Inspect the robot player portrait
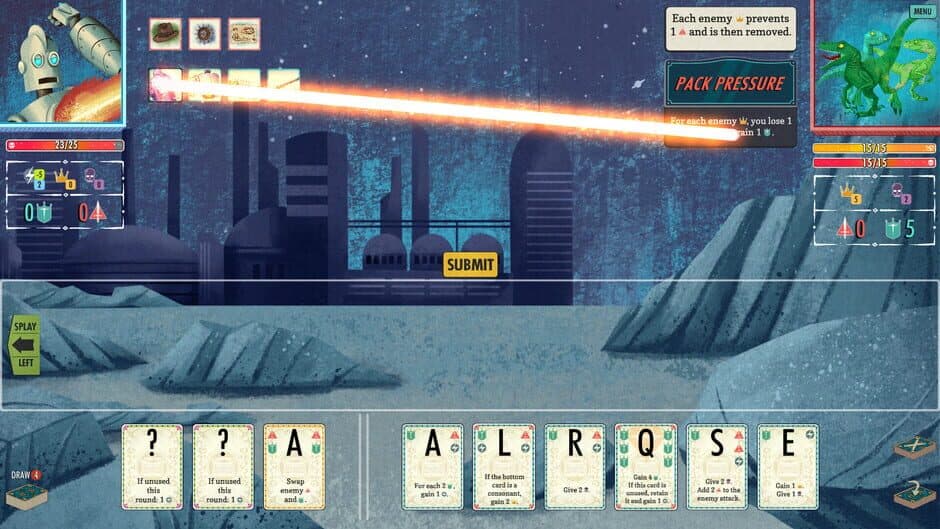Image resolution: width=940 pixels, height=529 pixels. click(x=60, y=60)
